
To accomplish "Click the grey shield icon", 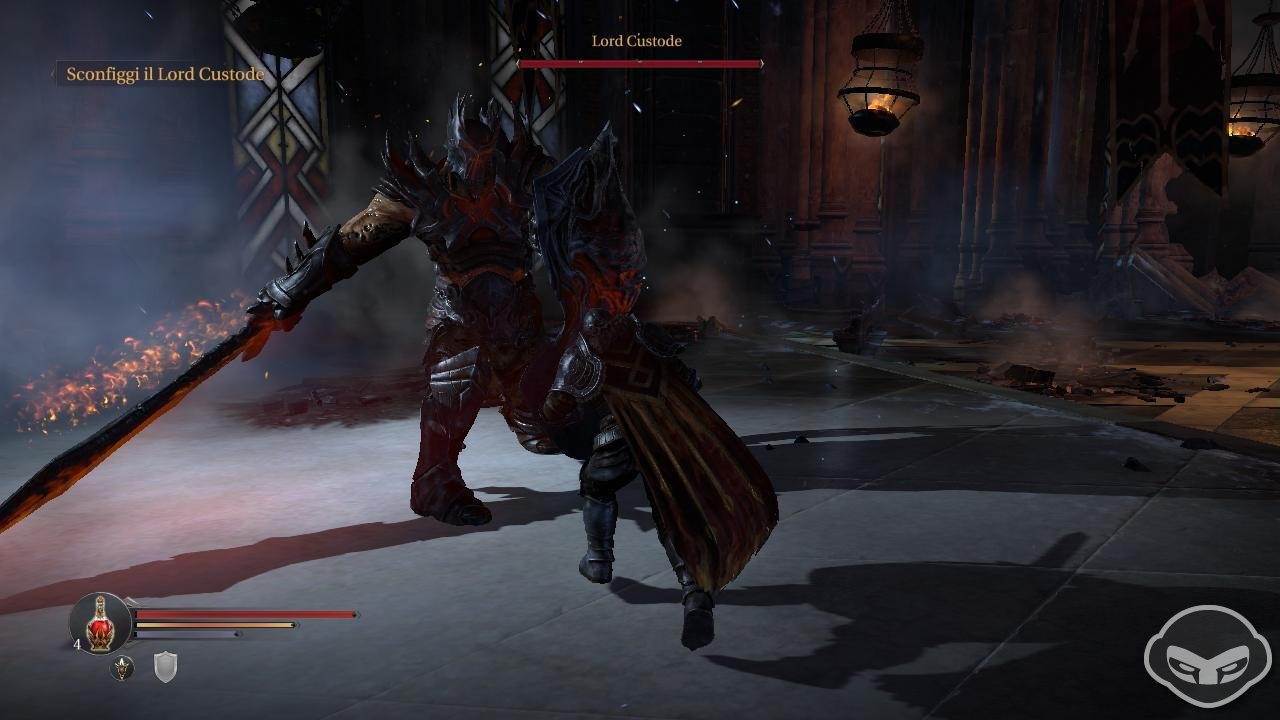I will click(165, 667).
